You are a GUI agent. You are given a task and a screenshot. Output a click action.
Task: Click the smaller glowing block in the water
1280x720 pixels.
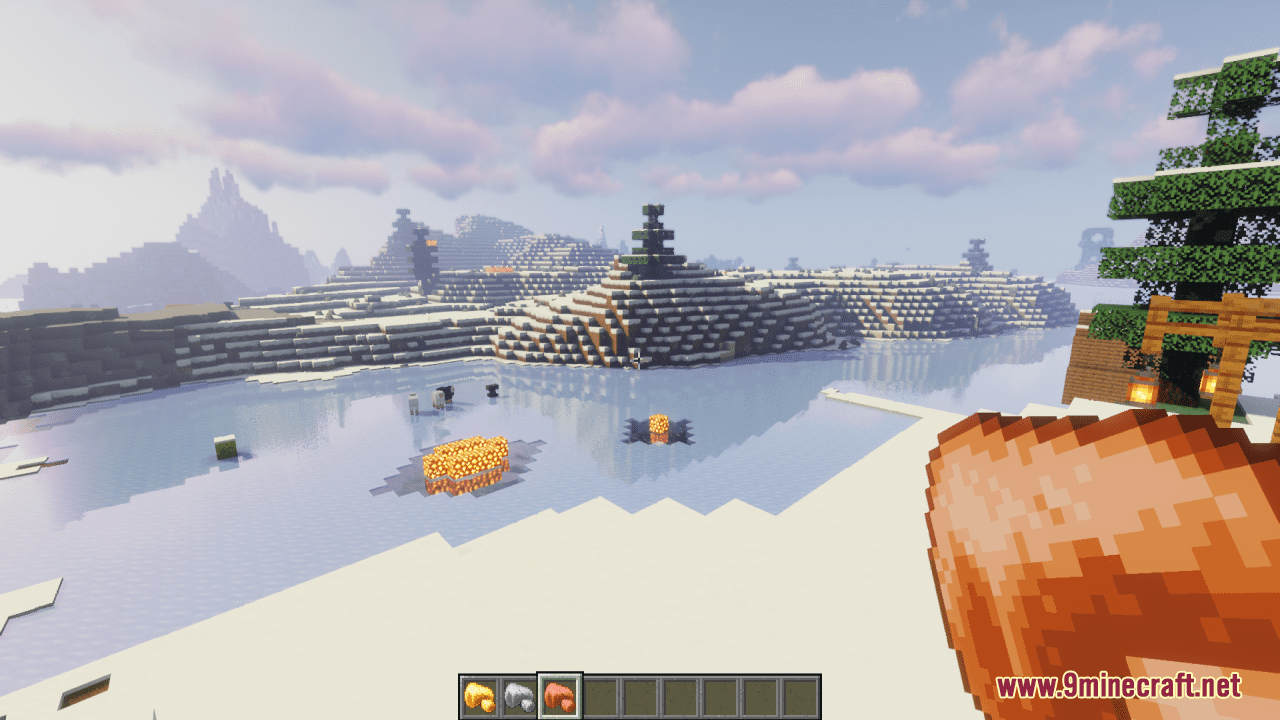click(657, 425)
